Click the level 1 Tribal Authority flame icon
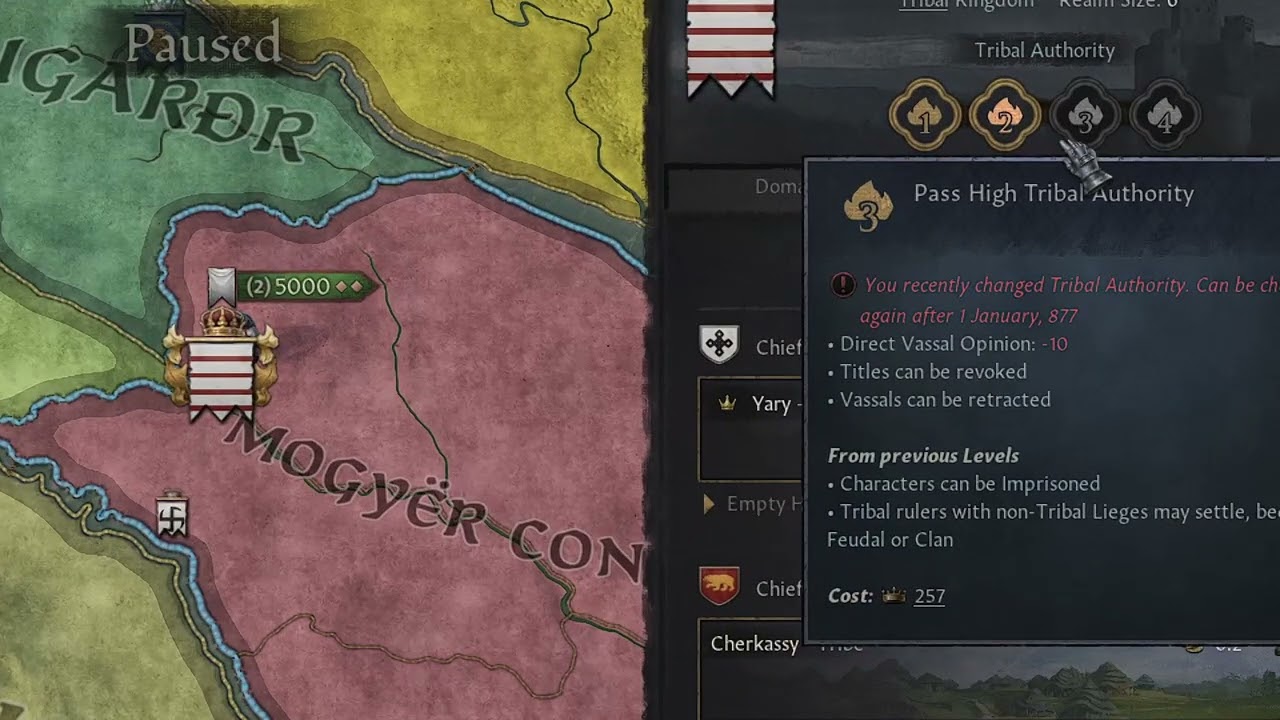The width and height of the screenshot is (1280, 720). point(925,115)
